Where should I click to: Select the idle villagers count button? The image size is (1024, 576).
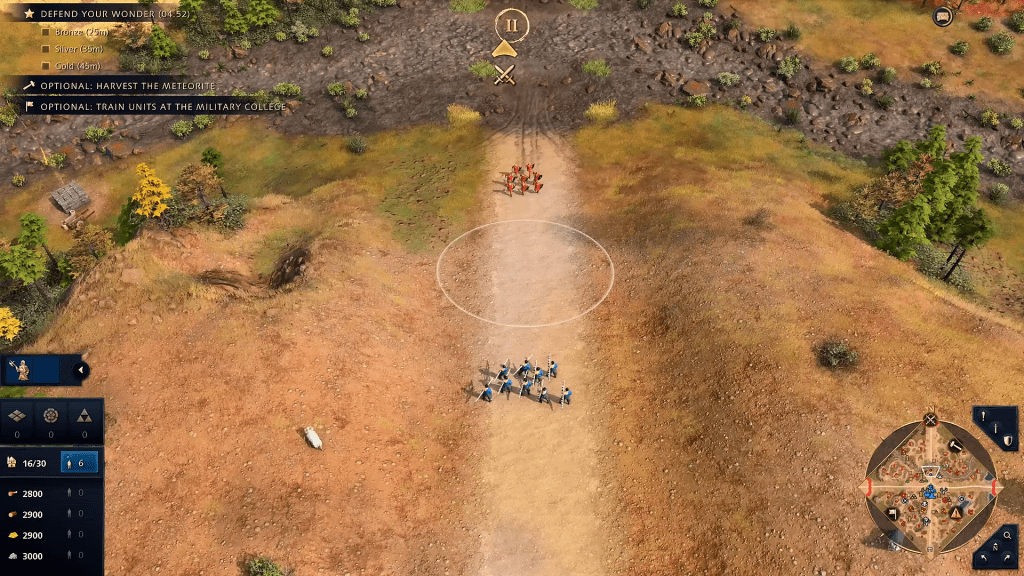(x=79, y=462)
